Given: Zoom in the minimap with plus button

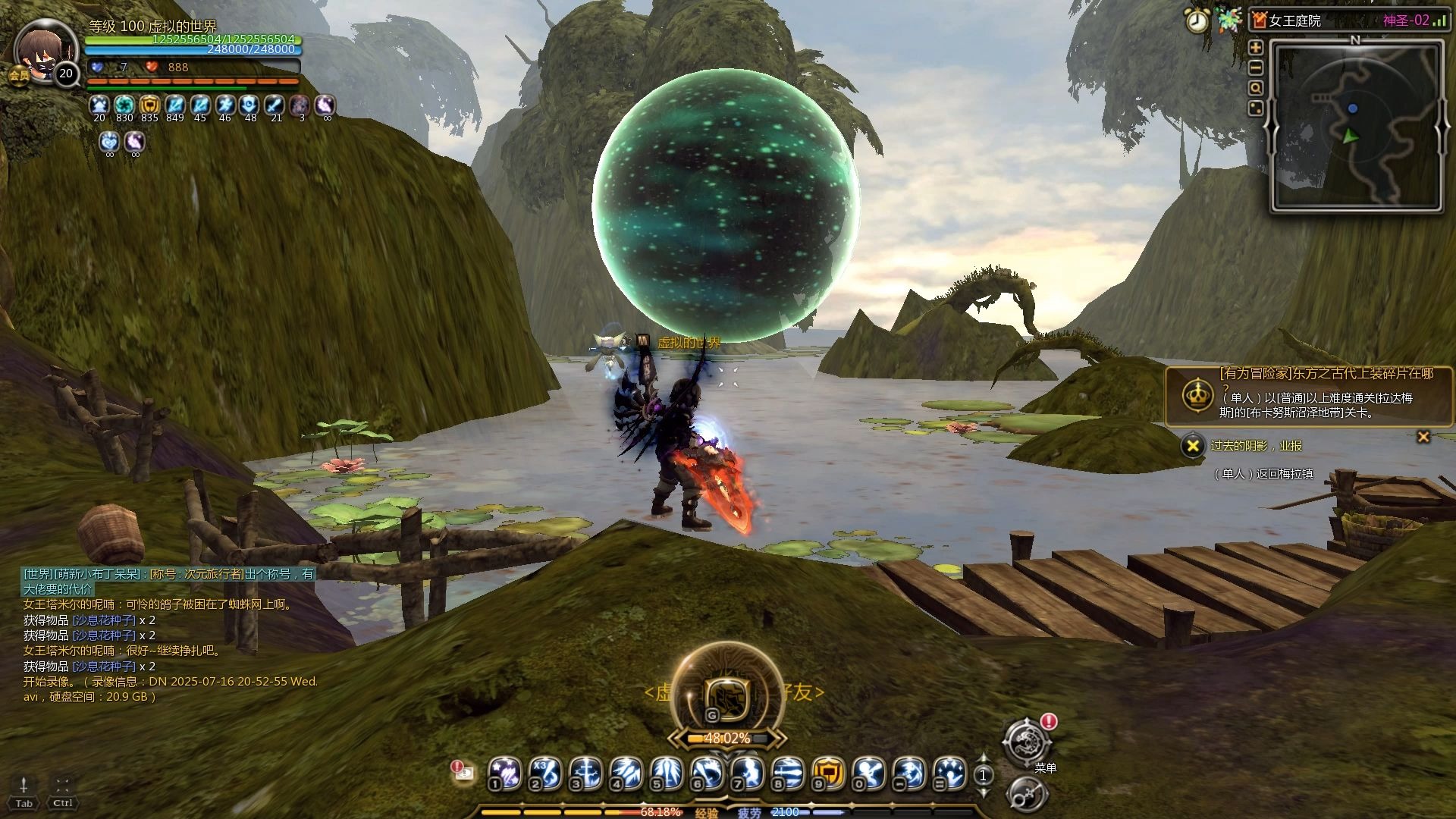Looking at the screenshot, I should [x=1256, y=48].
